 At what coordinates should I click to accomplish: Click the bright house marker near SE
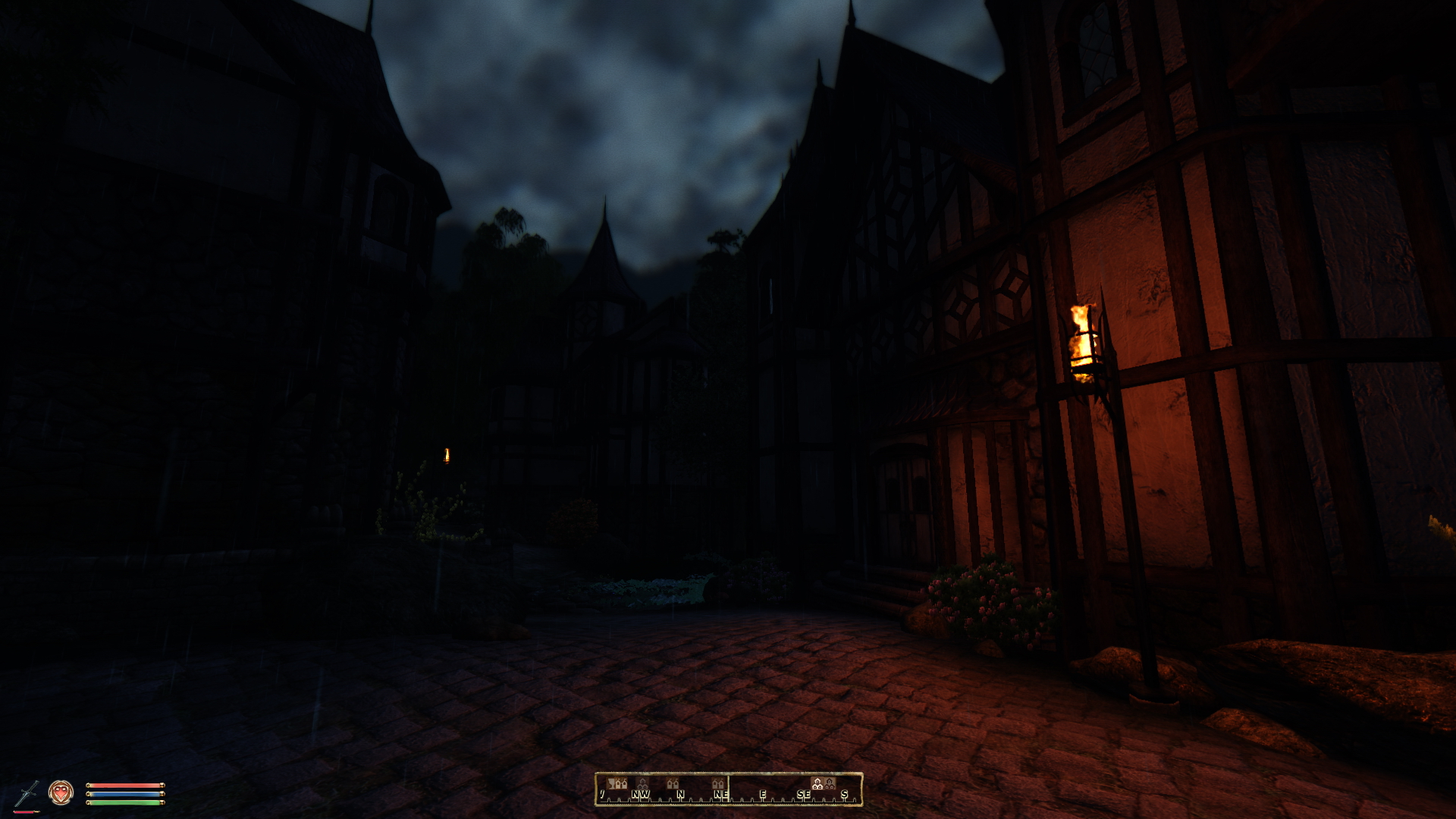pyautogui.click(x=817, y=783)
